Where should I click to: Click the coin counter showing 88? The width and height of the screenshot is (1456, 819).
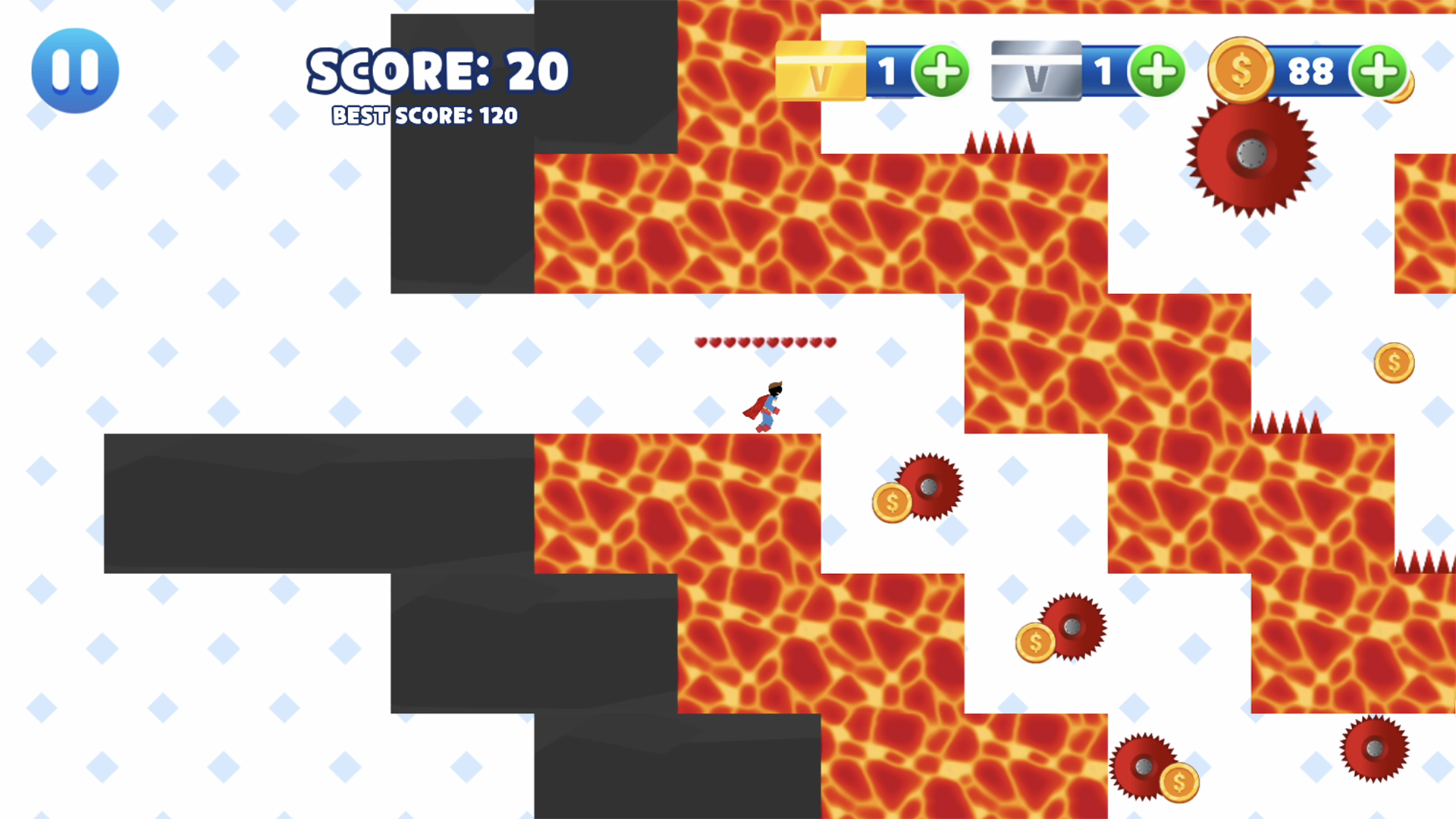click(x=1312, y=71)
